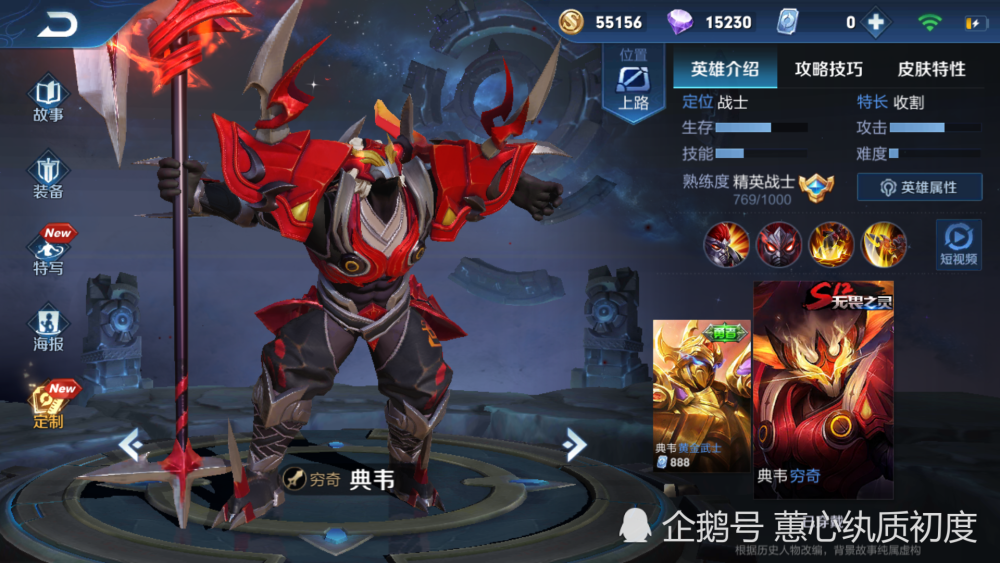Screen dimensions: 1000x563
Task: Open the gold coin balance
Action: coord(600,22)
